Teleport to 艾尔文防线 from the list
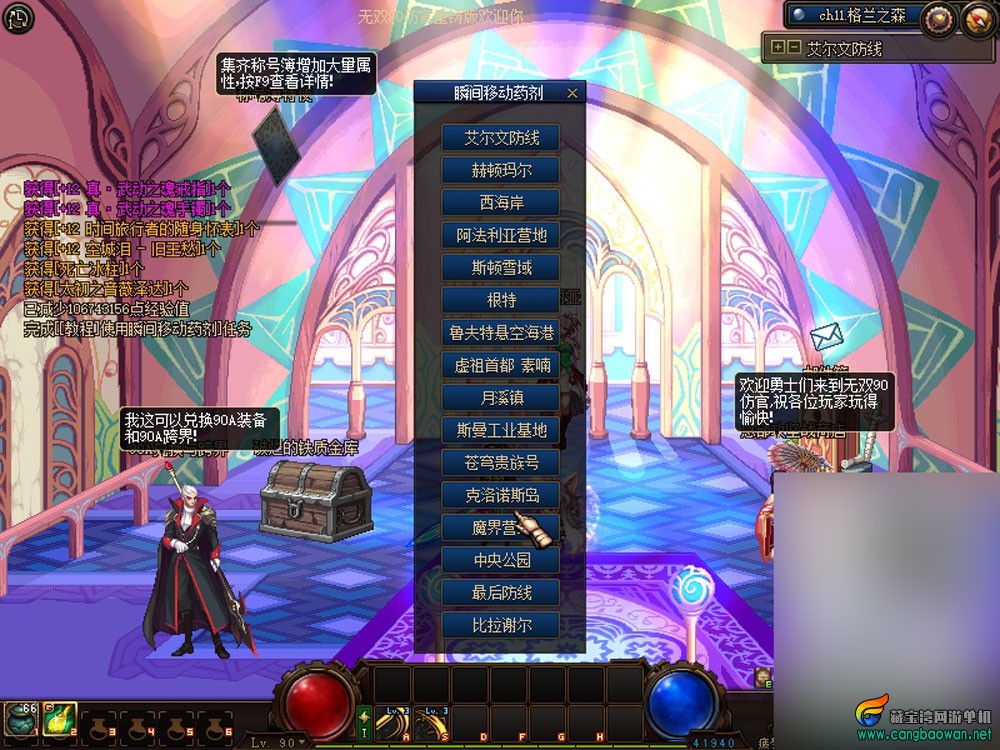This screenshot has width=1000, height=750. (x=500, y=138)
